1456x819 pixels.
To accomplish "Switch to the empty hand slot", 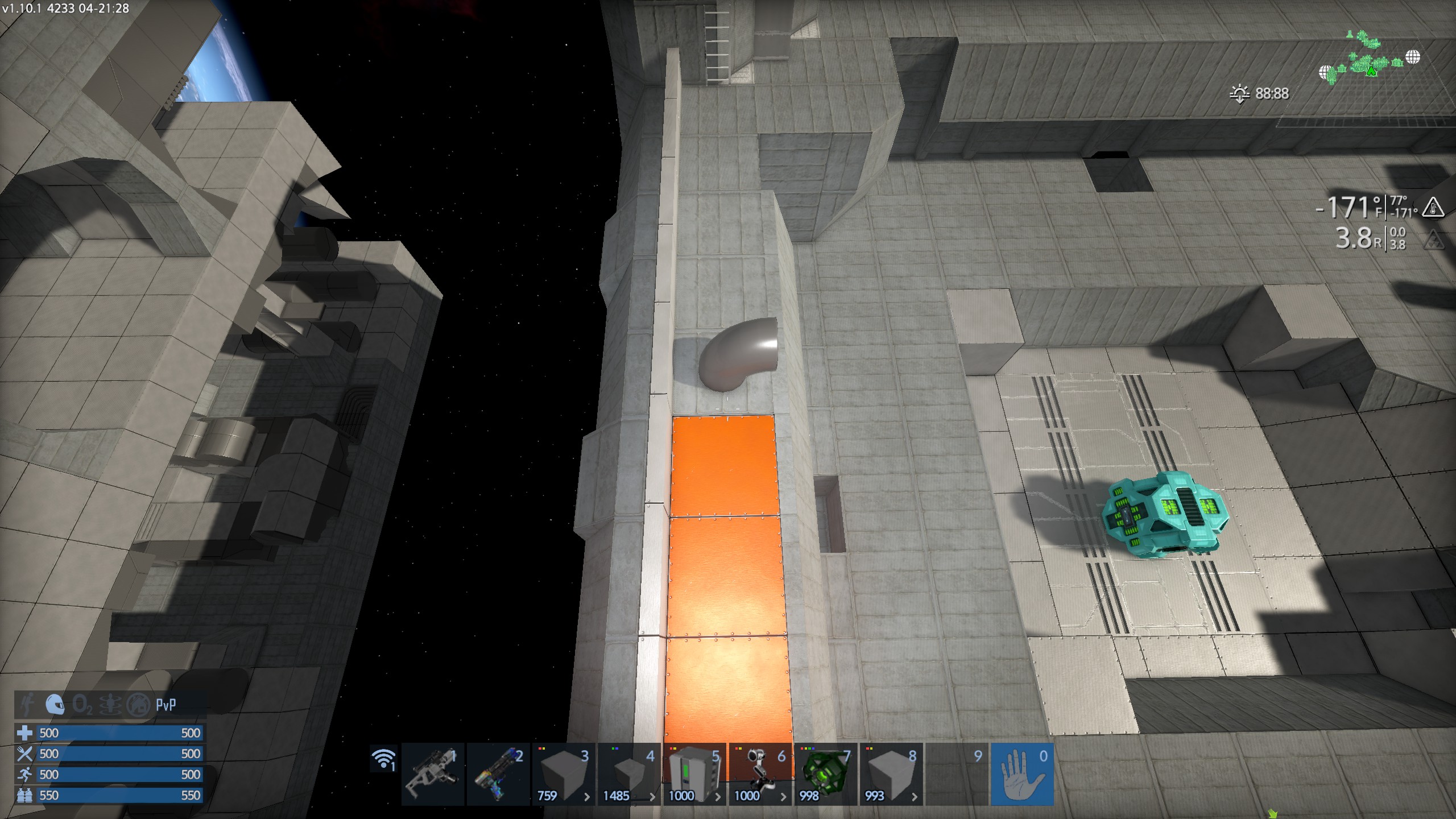I will tap(1022, 774).
